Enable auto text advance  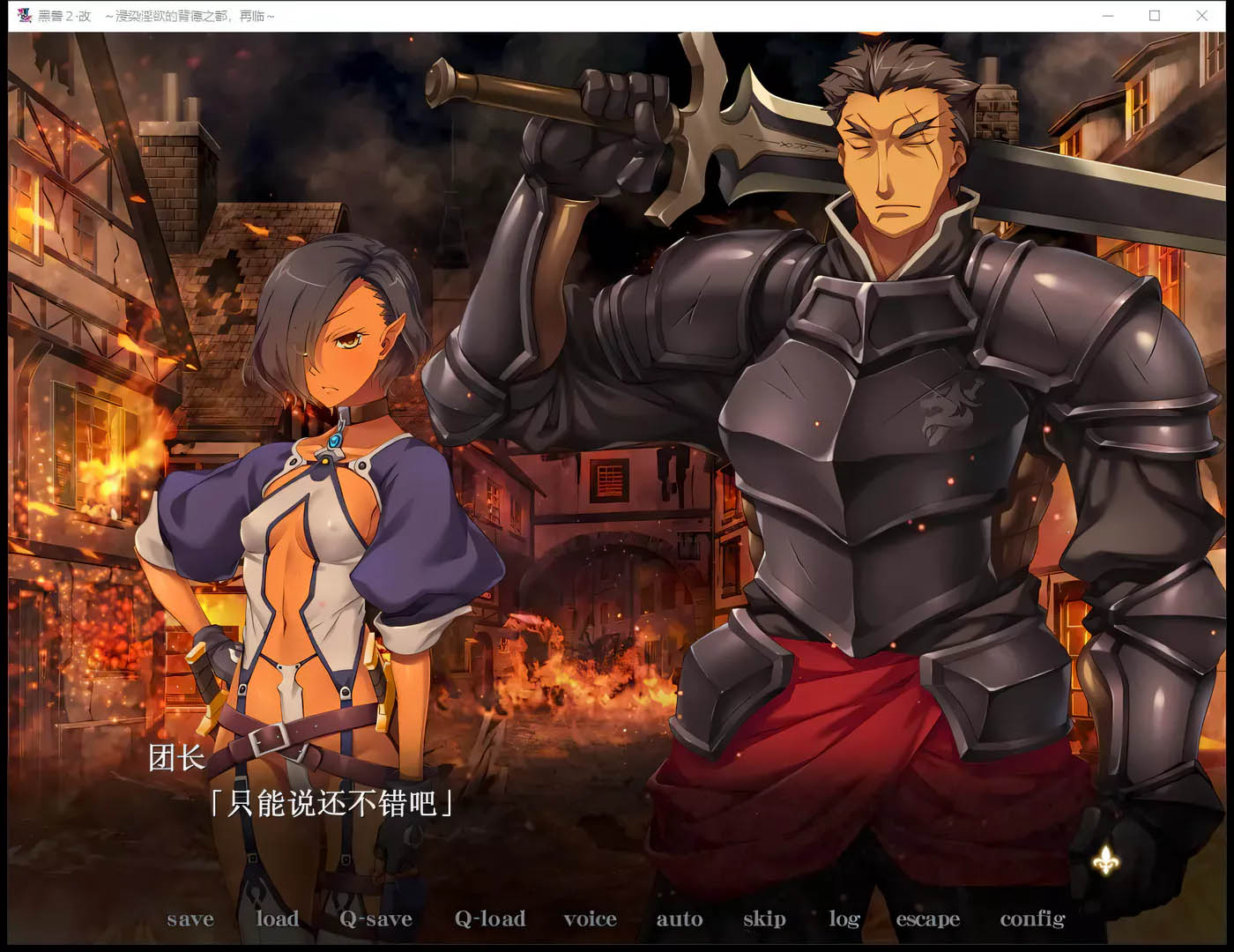(679, 919)
